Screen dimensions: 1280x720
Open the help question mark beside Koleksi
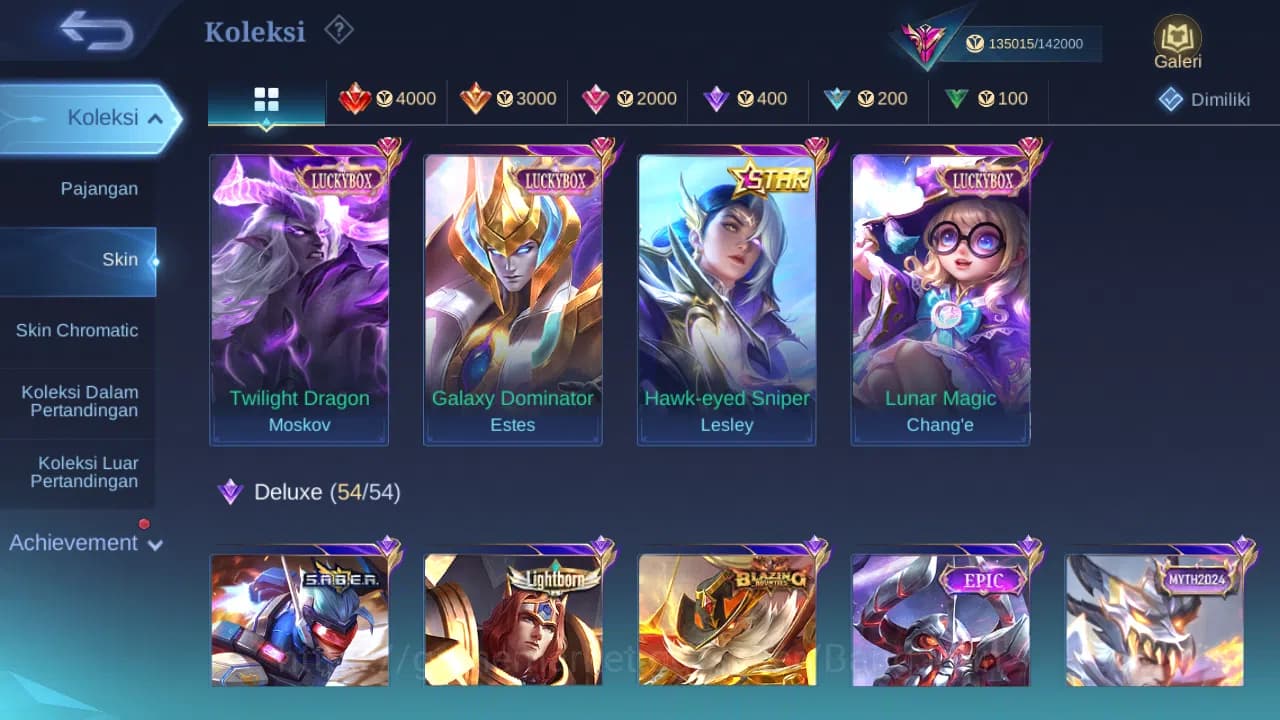pos(339,30)
